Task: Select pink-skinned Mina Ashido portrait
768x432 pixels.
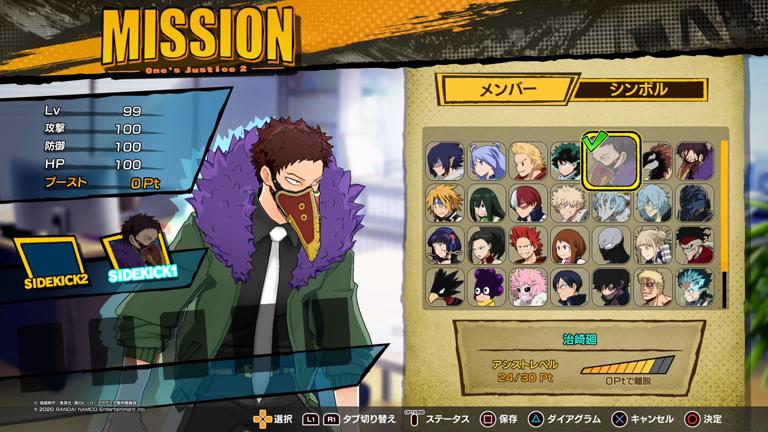Action: click(x=529, y=287)
